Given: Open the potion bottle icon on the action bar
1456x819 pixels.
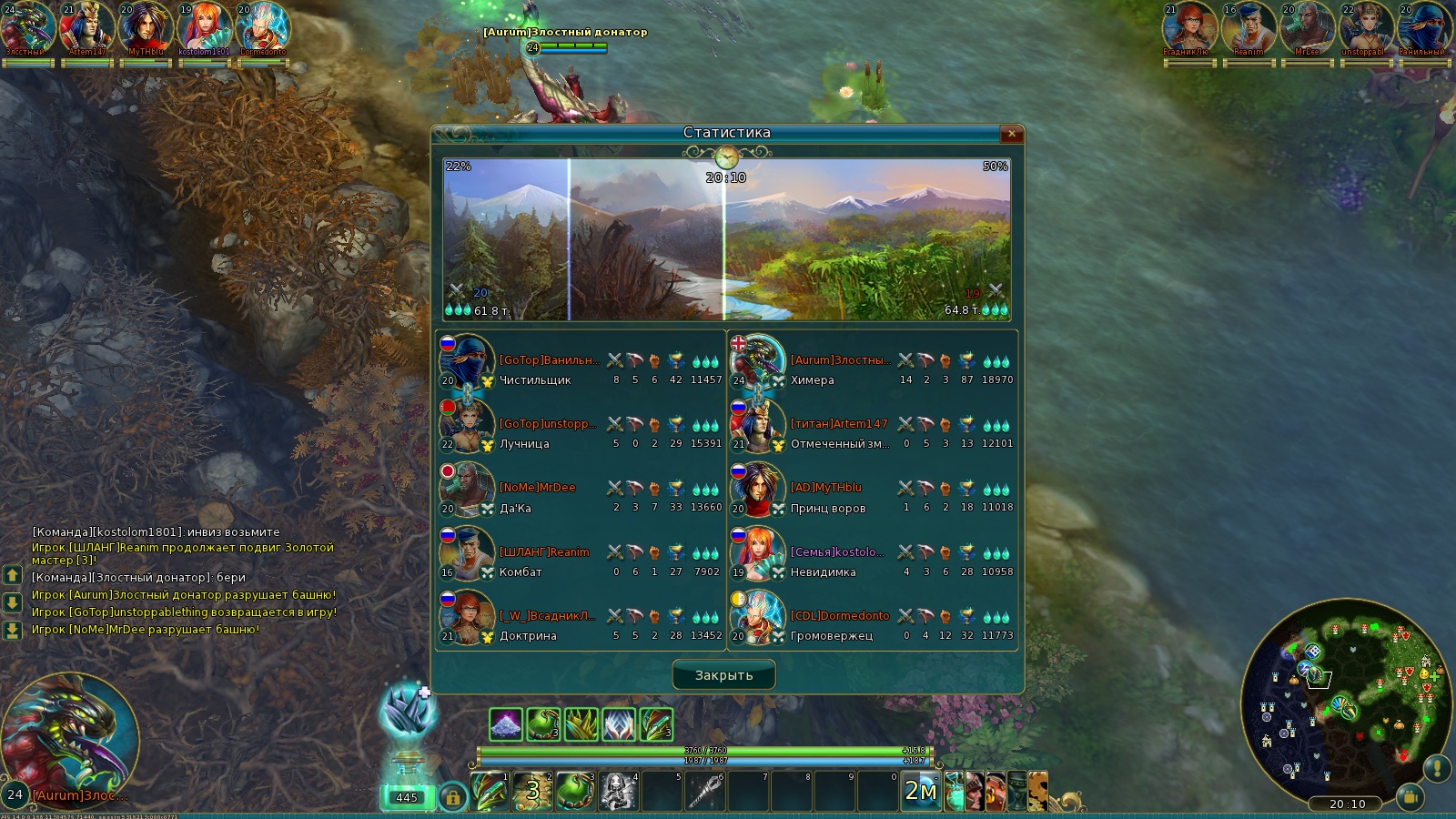Looking at the screenshot, I should click(954, 792).
